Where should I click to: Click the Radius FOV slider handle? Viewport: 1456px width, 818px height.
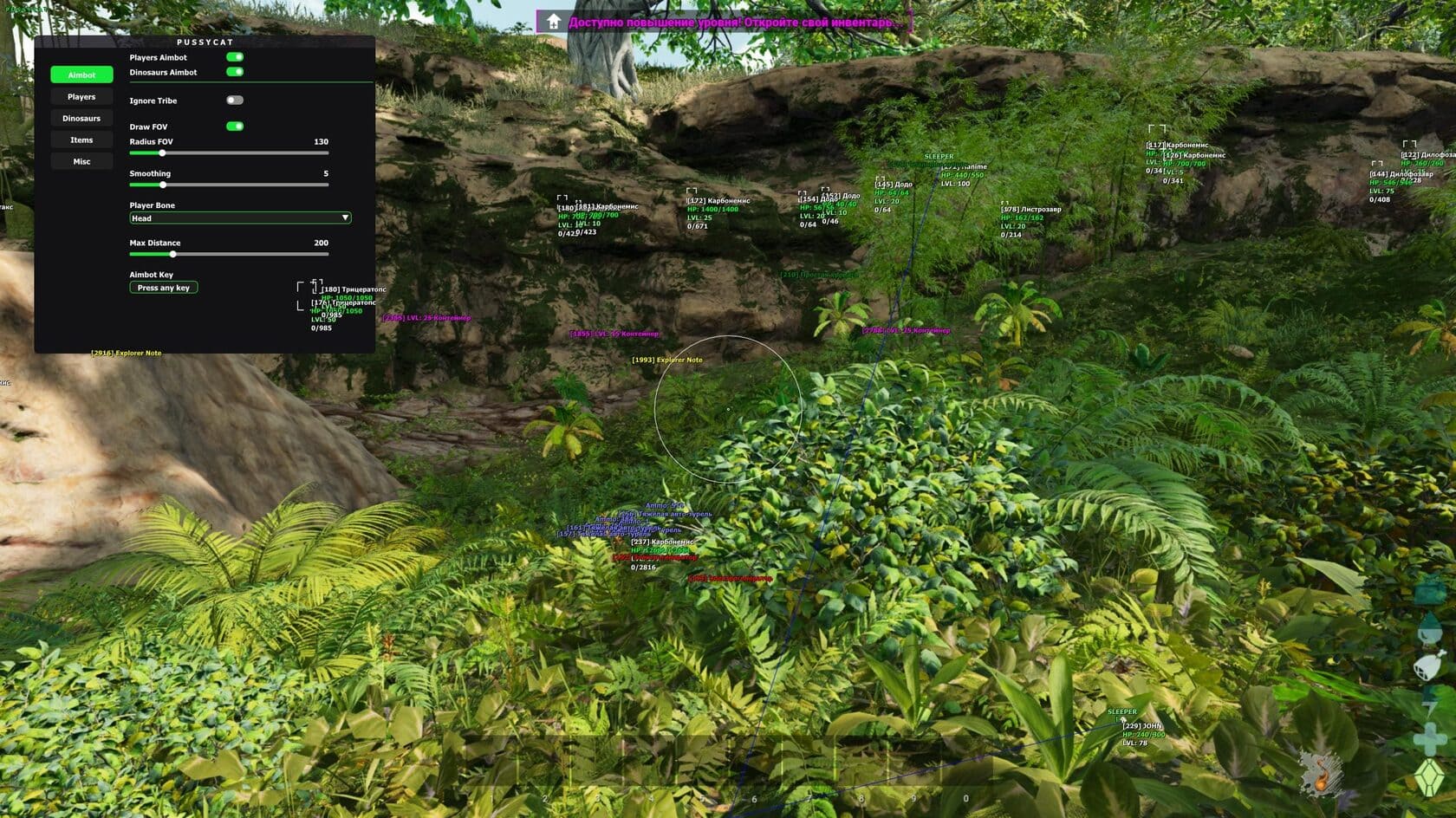(x=162, y=153)
